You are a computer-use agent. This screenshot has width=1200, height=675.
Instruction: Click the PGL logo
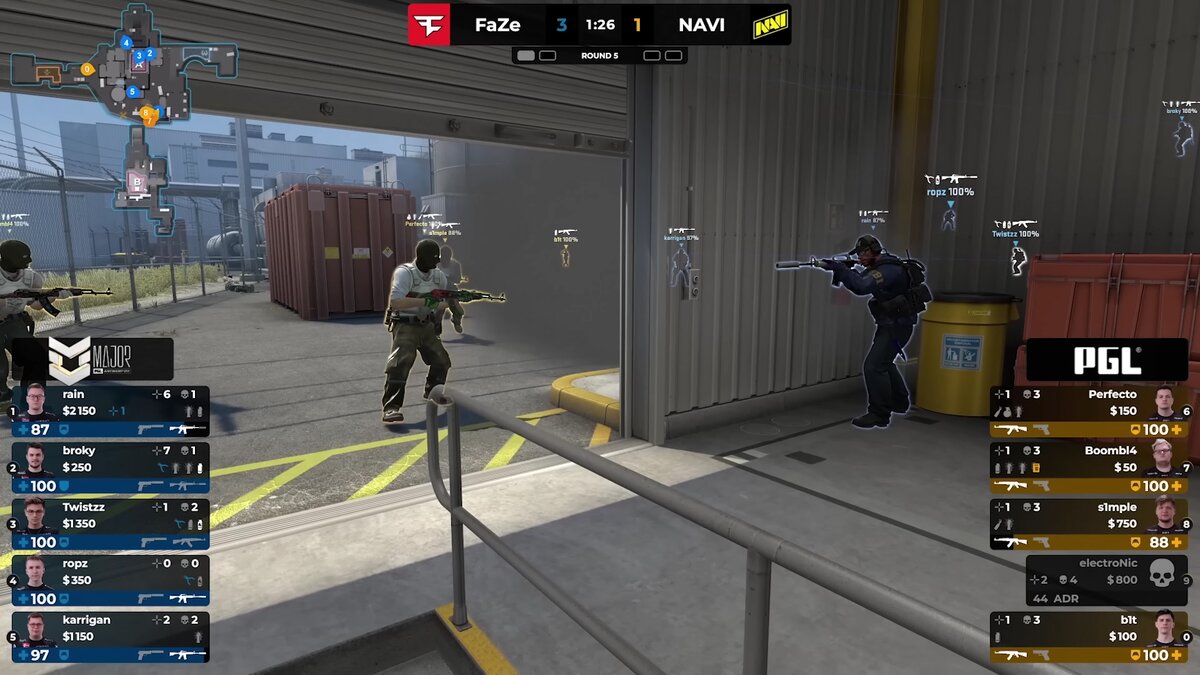click(x=1107, y=360)
